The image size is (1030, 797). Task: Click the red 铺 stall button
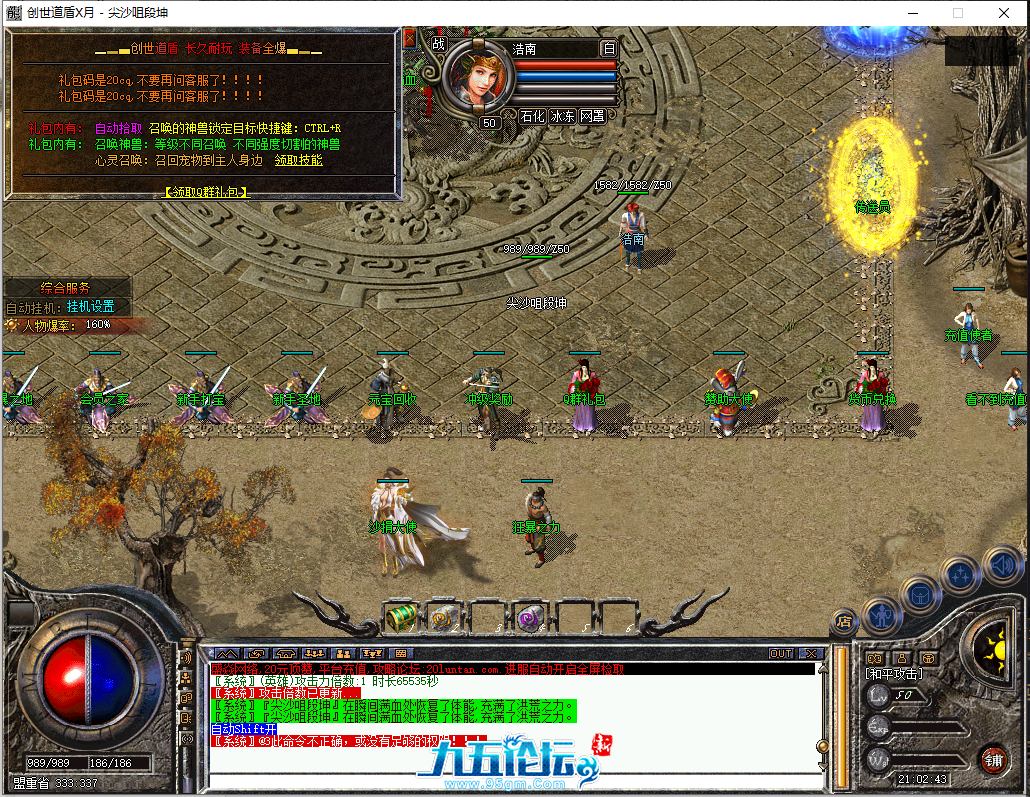click(992, 757)
